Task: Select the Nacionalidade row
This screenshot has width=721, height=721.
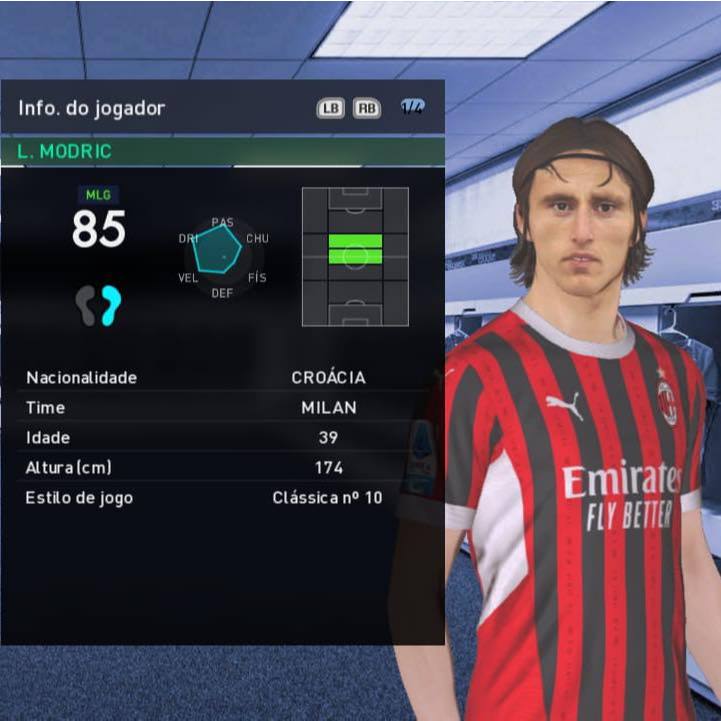Action: (x=222, y=378)
